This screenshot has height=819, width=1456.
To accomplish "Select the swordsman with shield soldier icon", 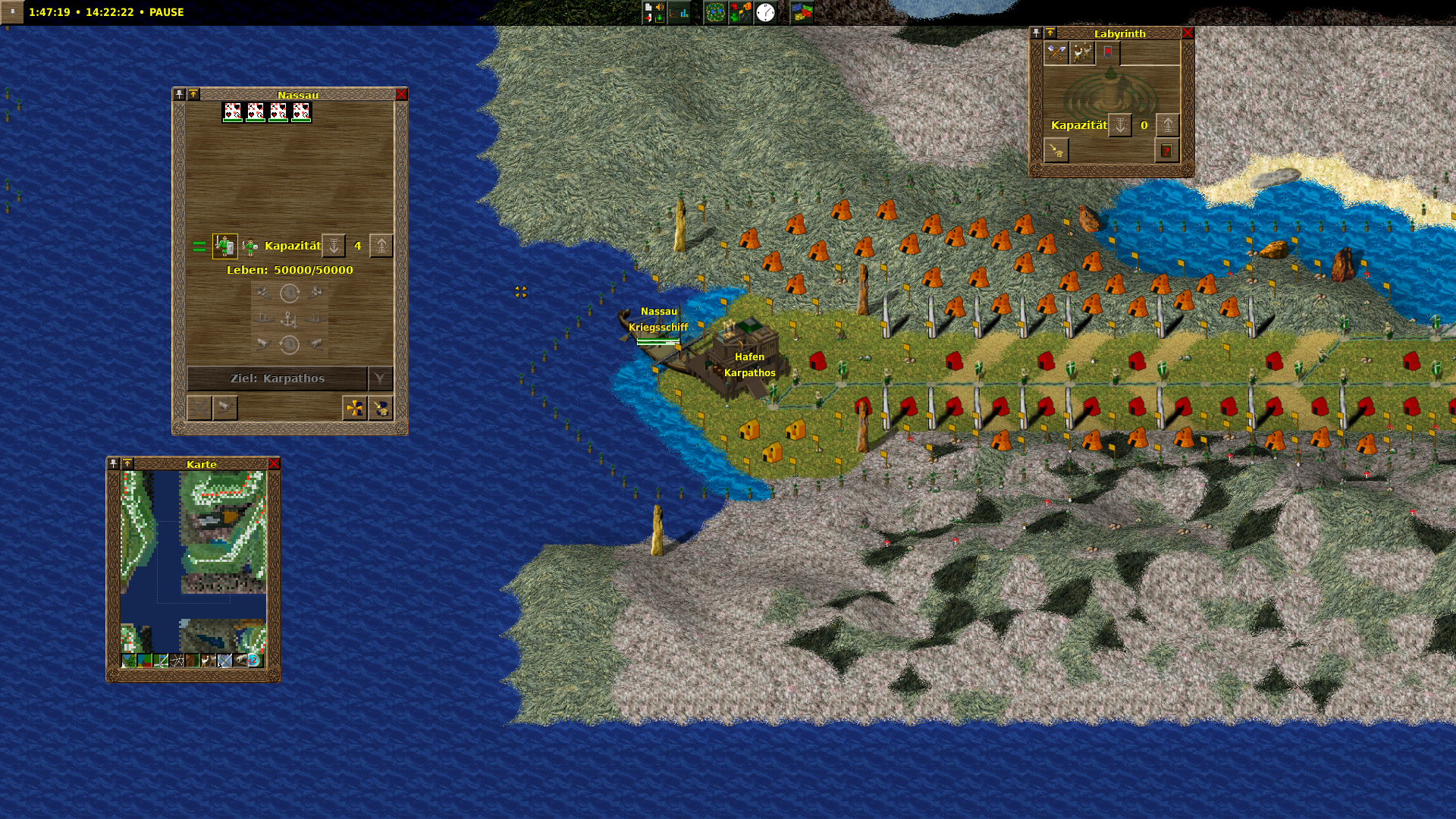I will pyautogui.click(x=224, y=246).
